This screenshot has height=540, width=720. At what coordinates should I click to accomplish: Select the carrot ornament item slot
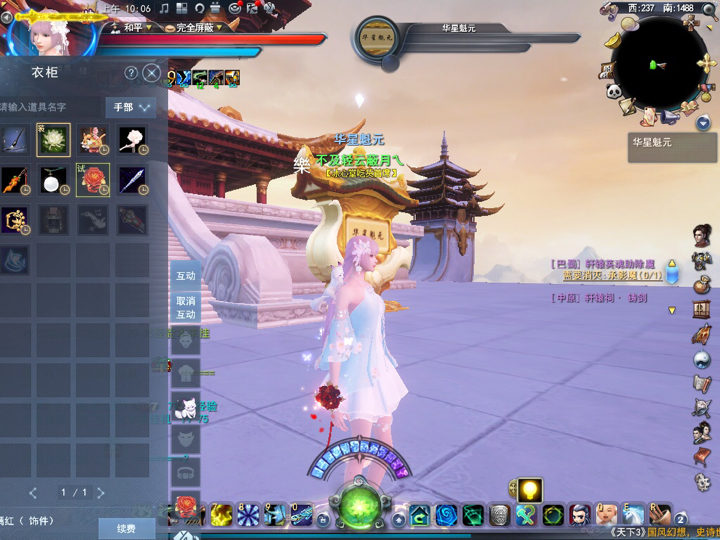pyautogui.click(x=14, y=180)
